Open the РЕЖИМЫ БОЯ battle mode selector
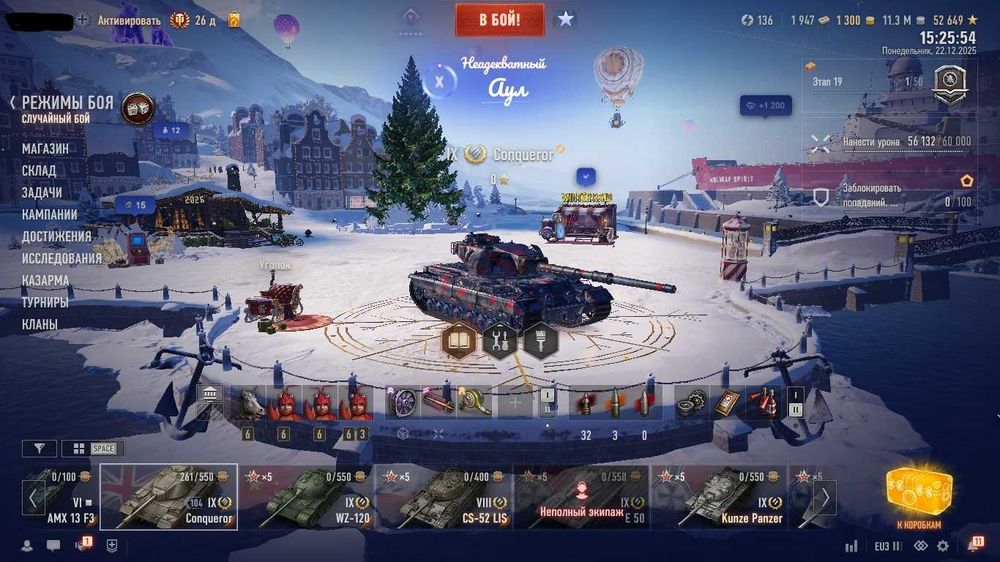This screenshot has width=1000, height=562. point(66,102)
